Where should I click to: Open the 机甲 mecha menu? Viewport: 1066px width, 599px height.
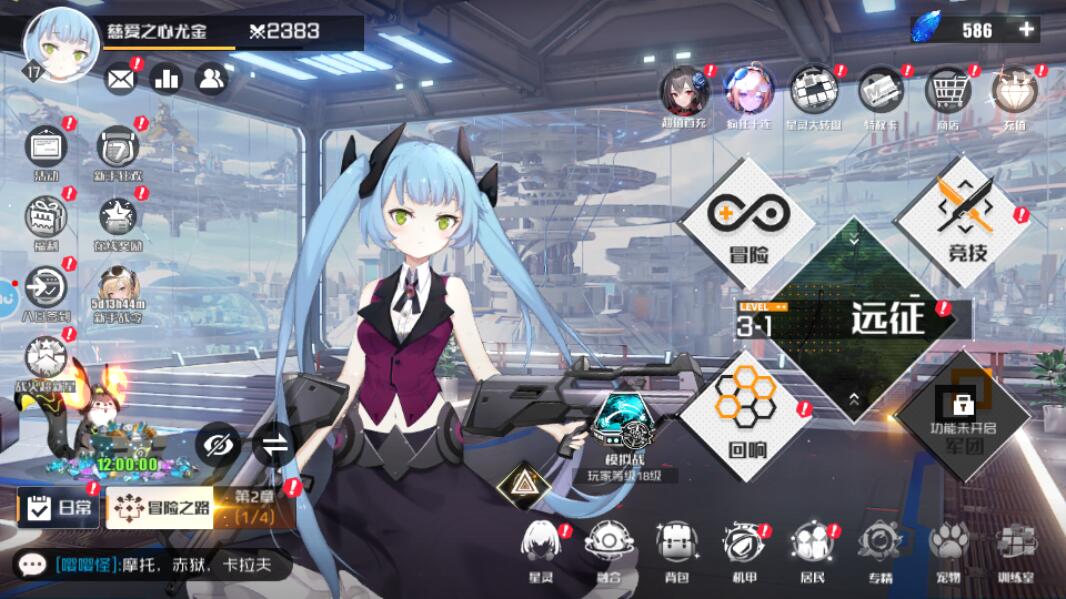[745, 548]
